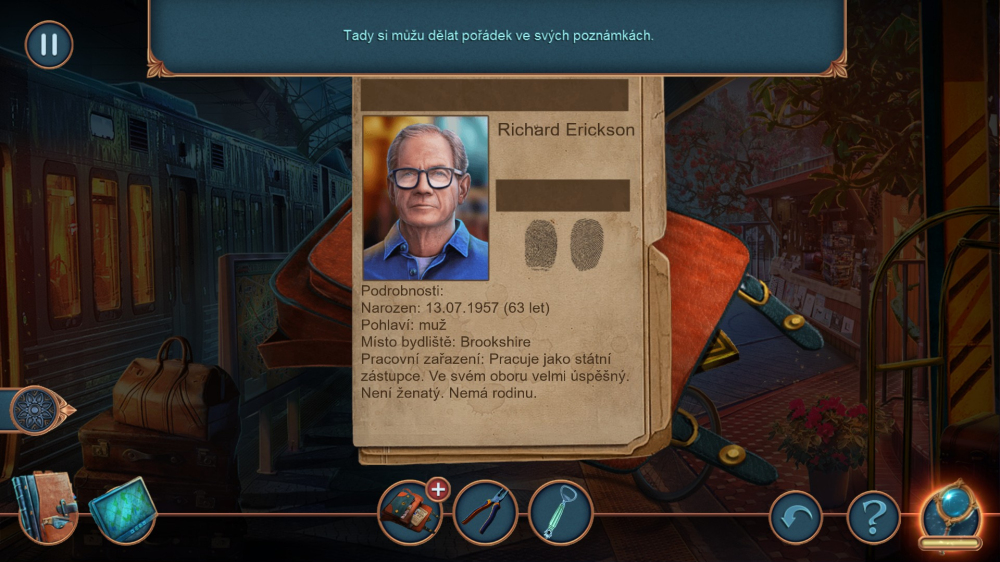Select the pliers inventory item
The image size is (1000, 562).
pos(485,512)
